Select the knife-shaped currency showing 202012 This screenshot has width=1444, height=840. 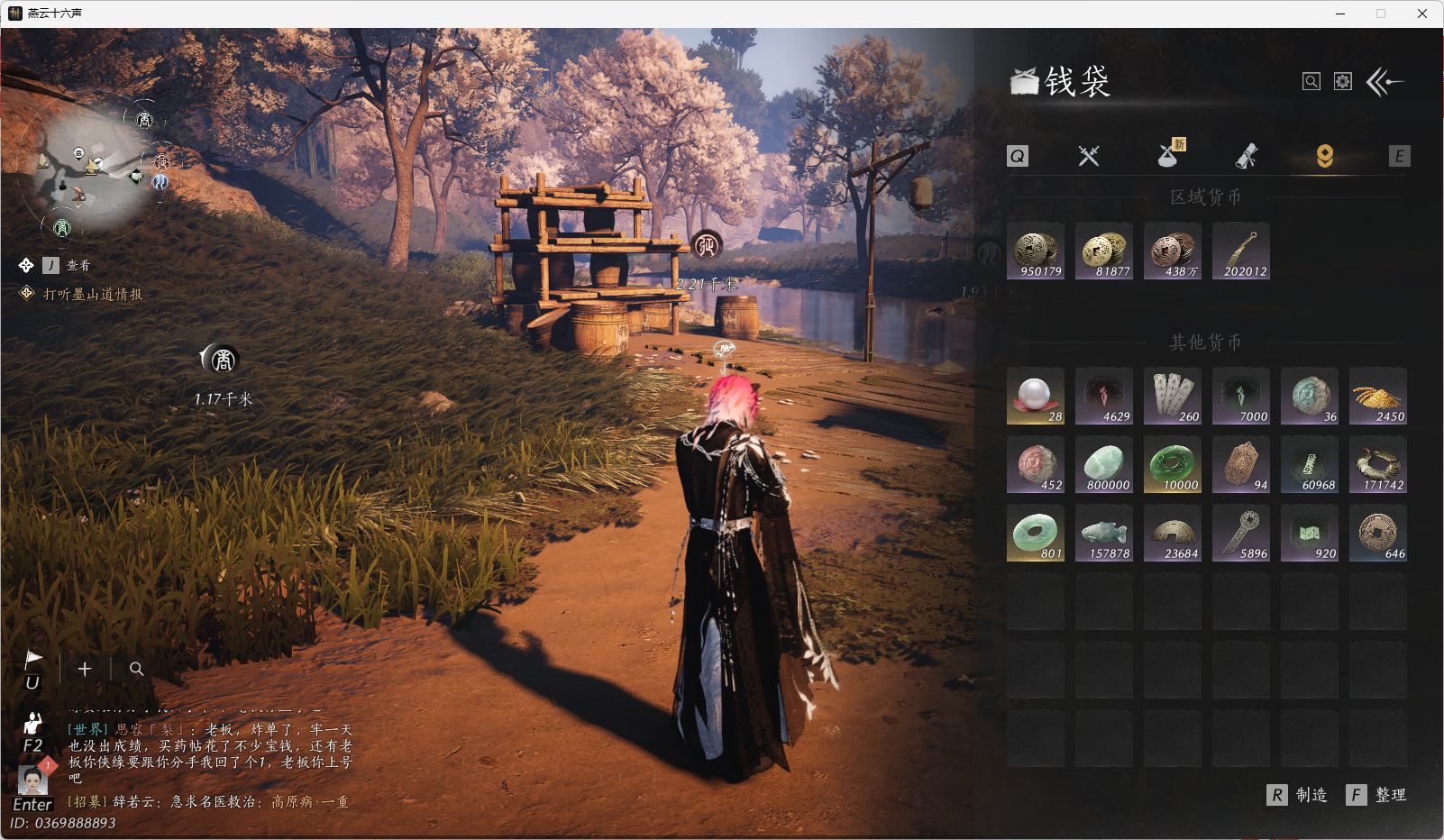[1241, 251]
